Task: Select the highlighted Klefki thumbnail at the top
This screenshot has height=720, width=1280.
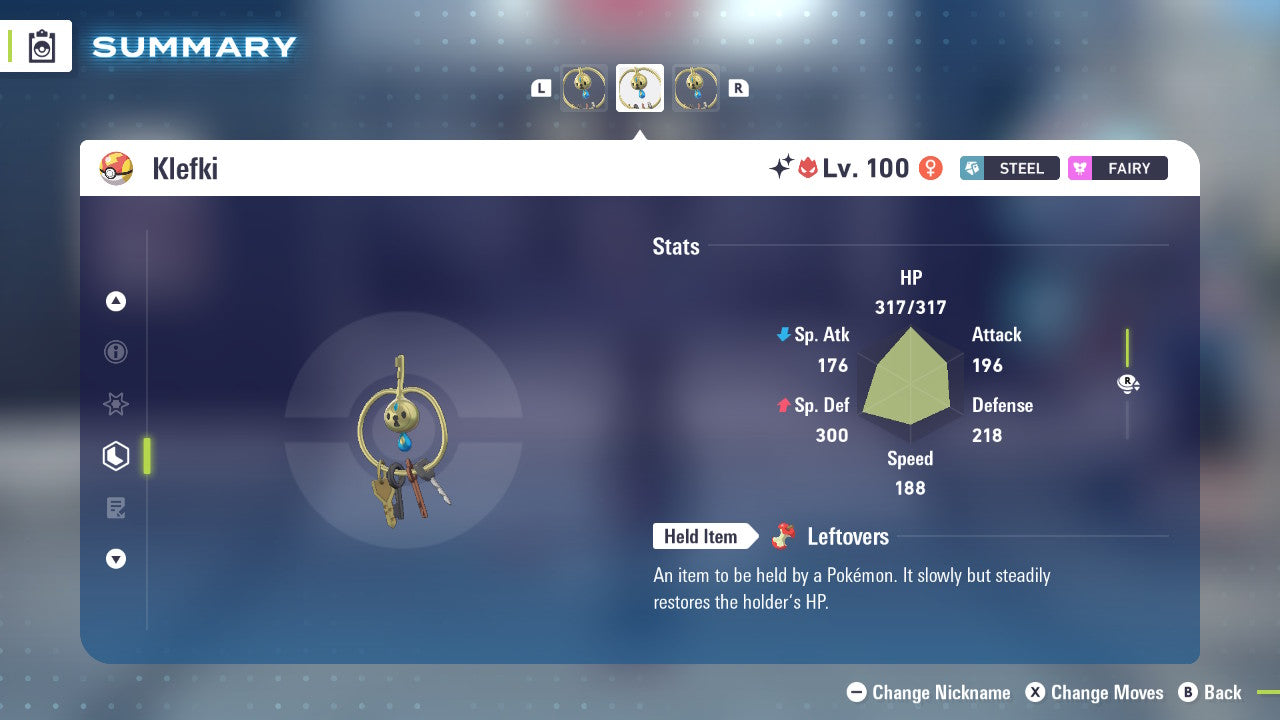Action: (640, 88)
